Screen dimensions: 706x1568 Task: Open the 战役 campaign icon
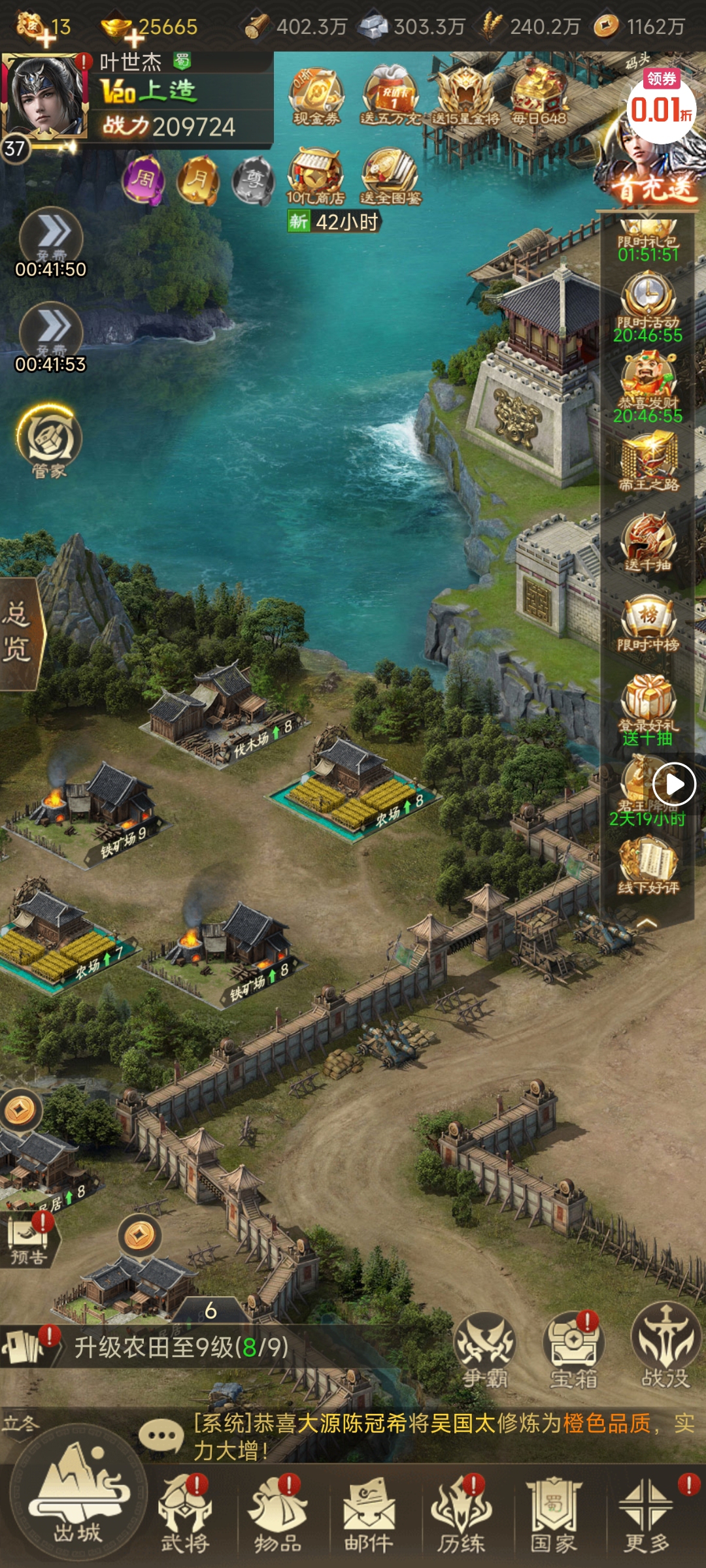point(665,1350)
